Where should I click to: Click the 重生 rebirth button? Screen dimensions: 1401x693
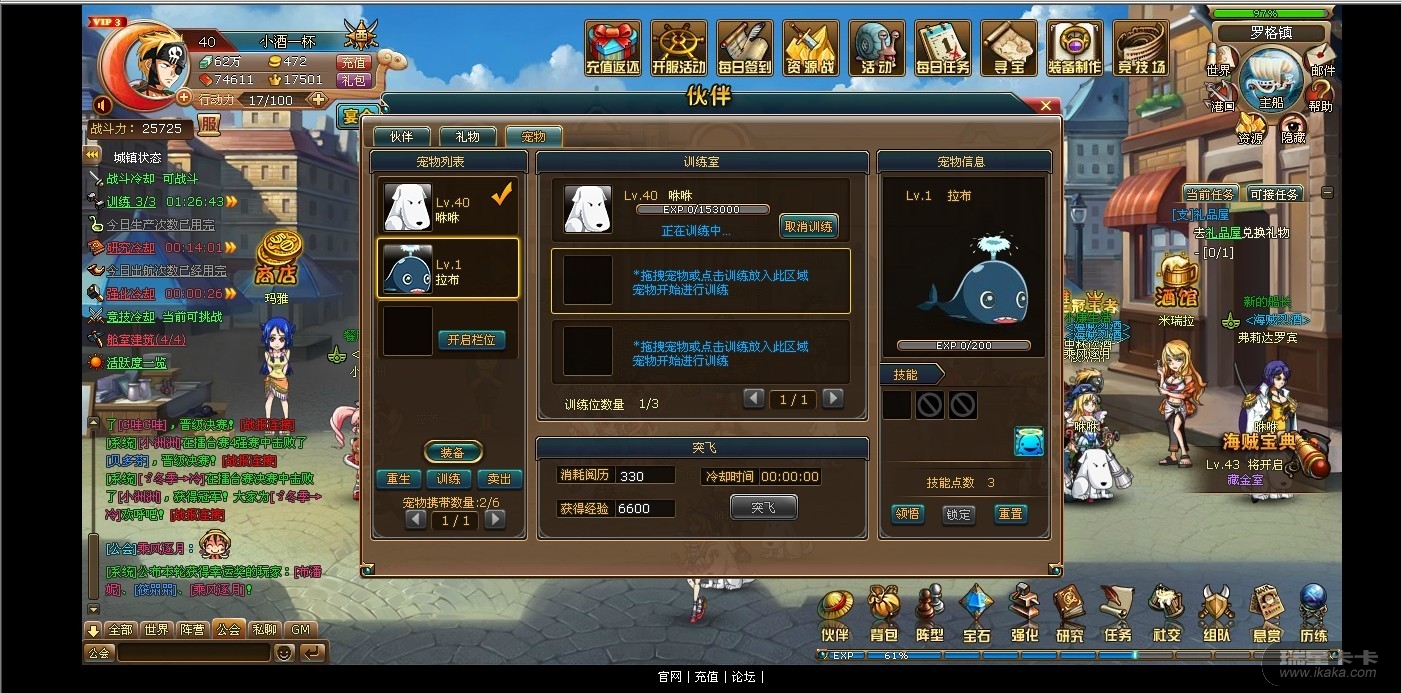(x=399, y=479)
